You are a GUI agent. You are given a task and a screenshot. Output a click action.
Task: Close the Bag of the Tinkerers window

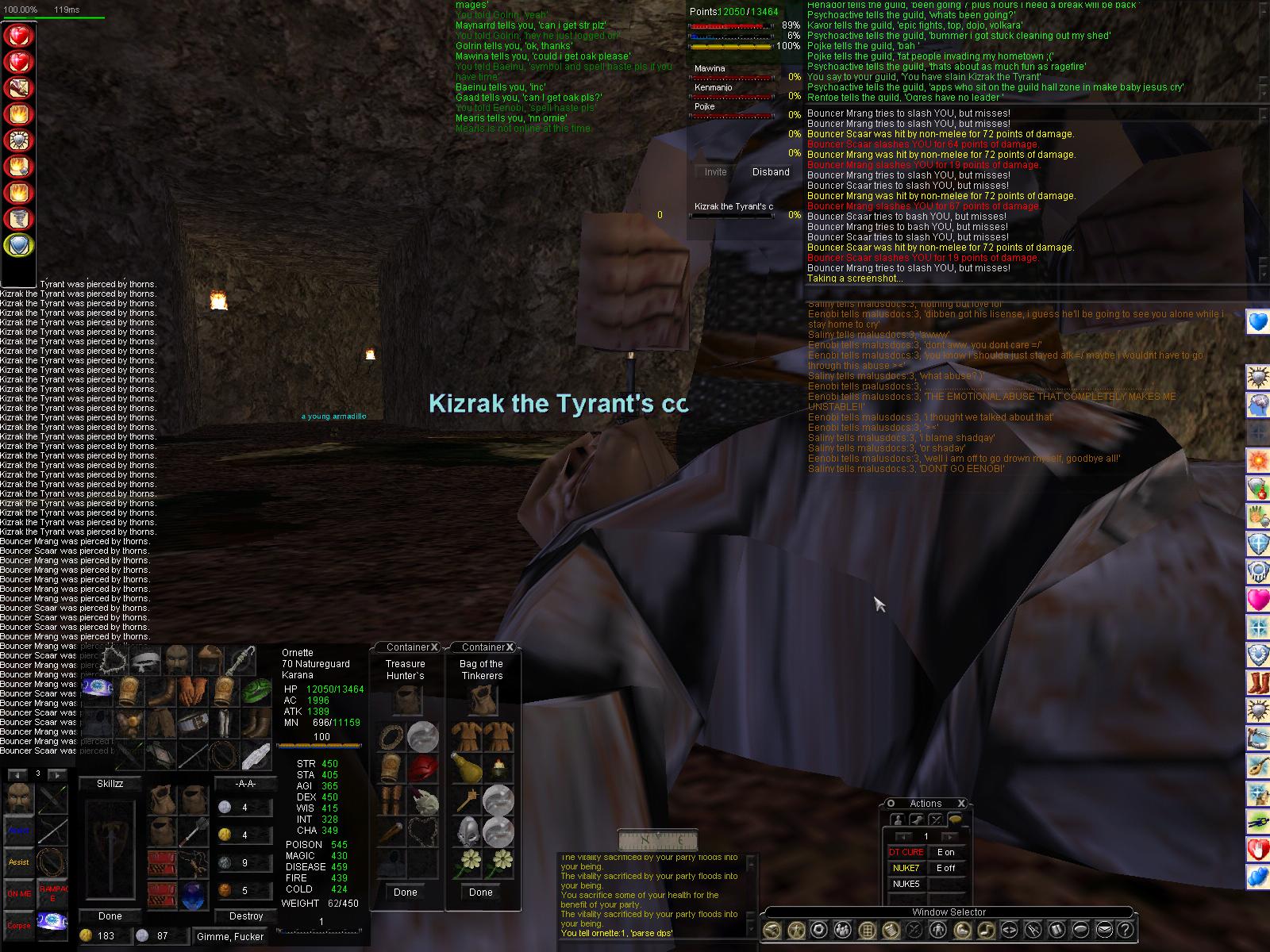(x=510, y=647)
